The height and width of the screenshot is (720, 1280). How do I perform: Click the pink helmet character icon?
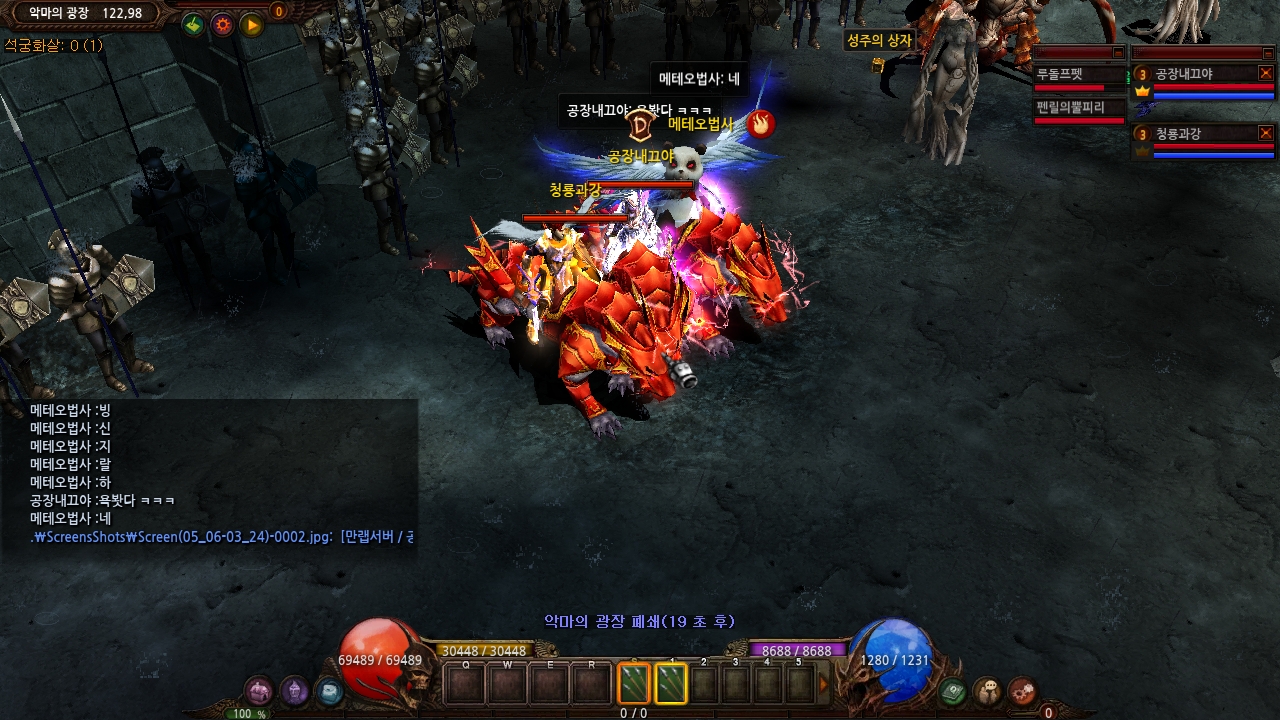click(260, 691)
